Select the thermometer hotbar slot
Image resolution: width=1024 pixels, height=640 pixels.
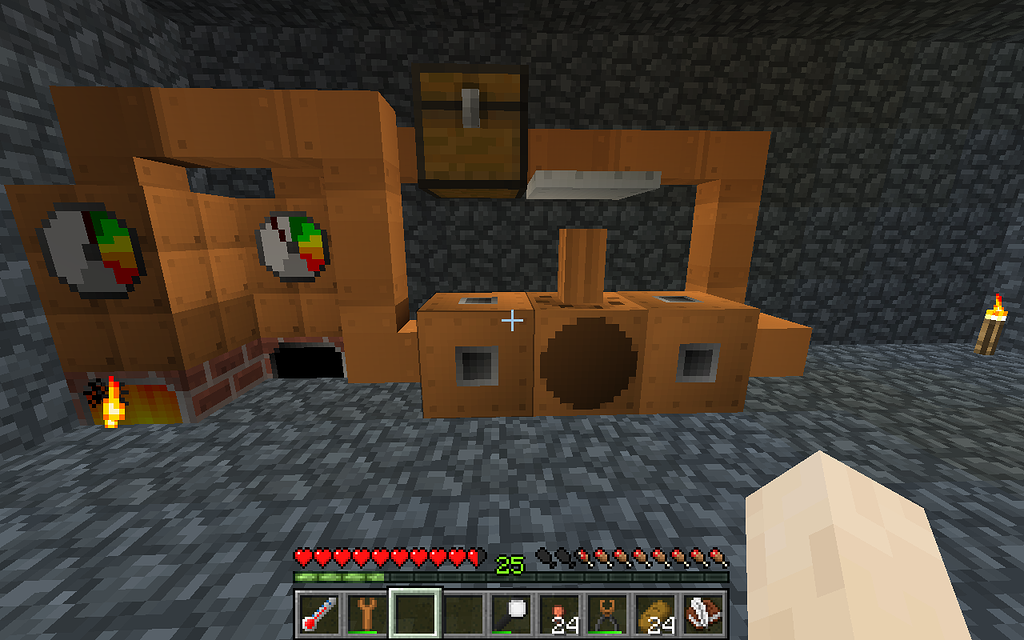tap(318, 612)
